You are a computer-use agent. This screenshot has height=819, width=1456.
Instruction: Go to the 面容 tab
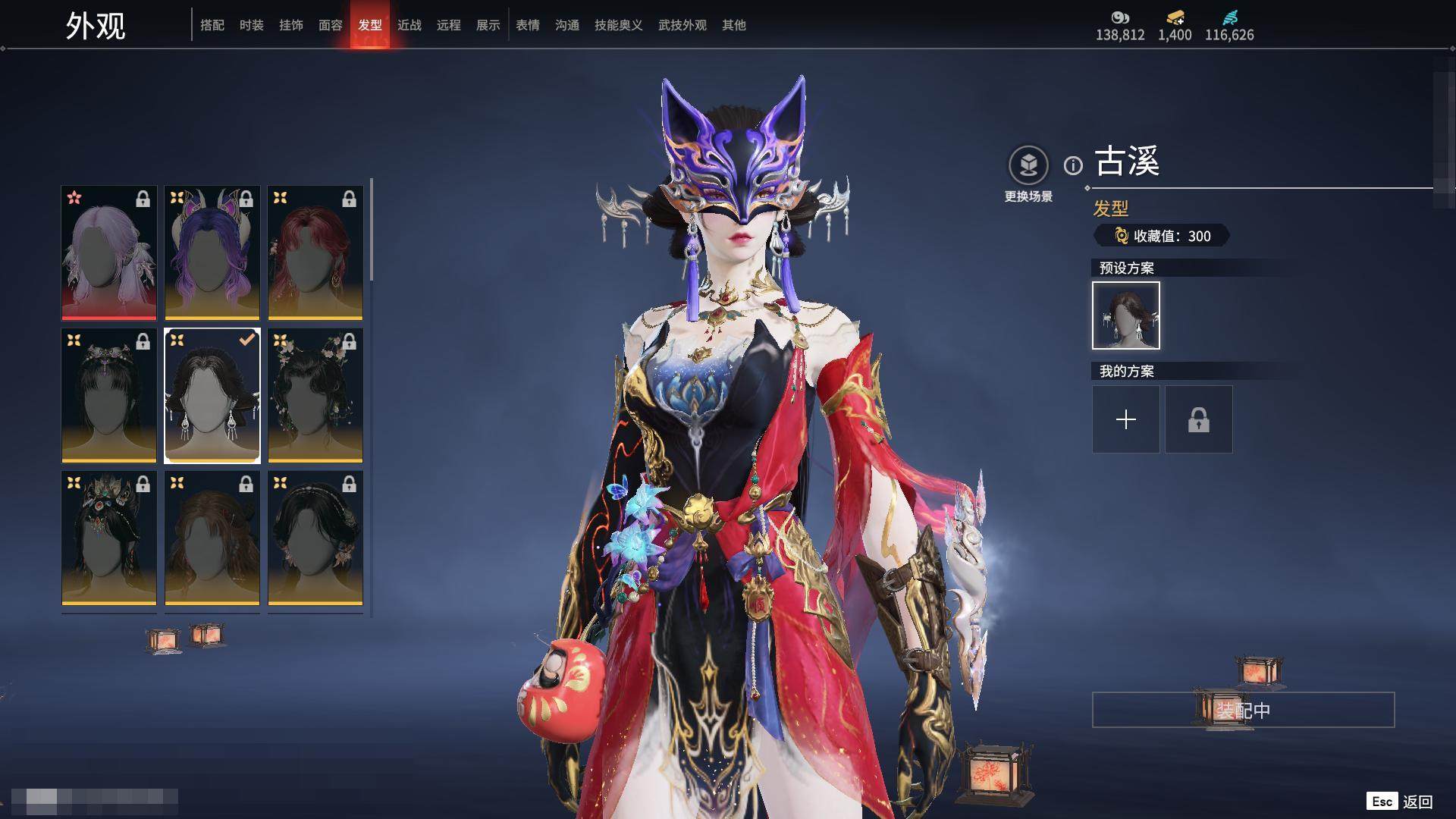pos(331,25)
